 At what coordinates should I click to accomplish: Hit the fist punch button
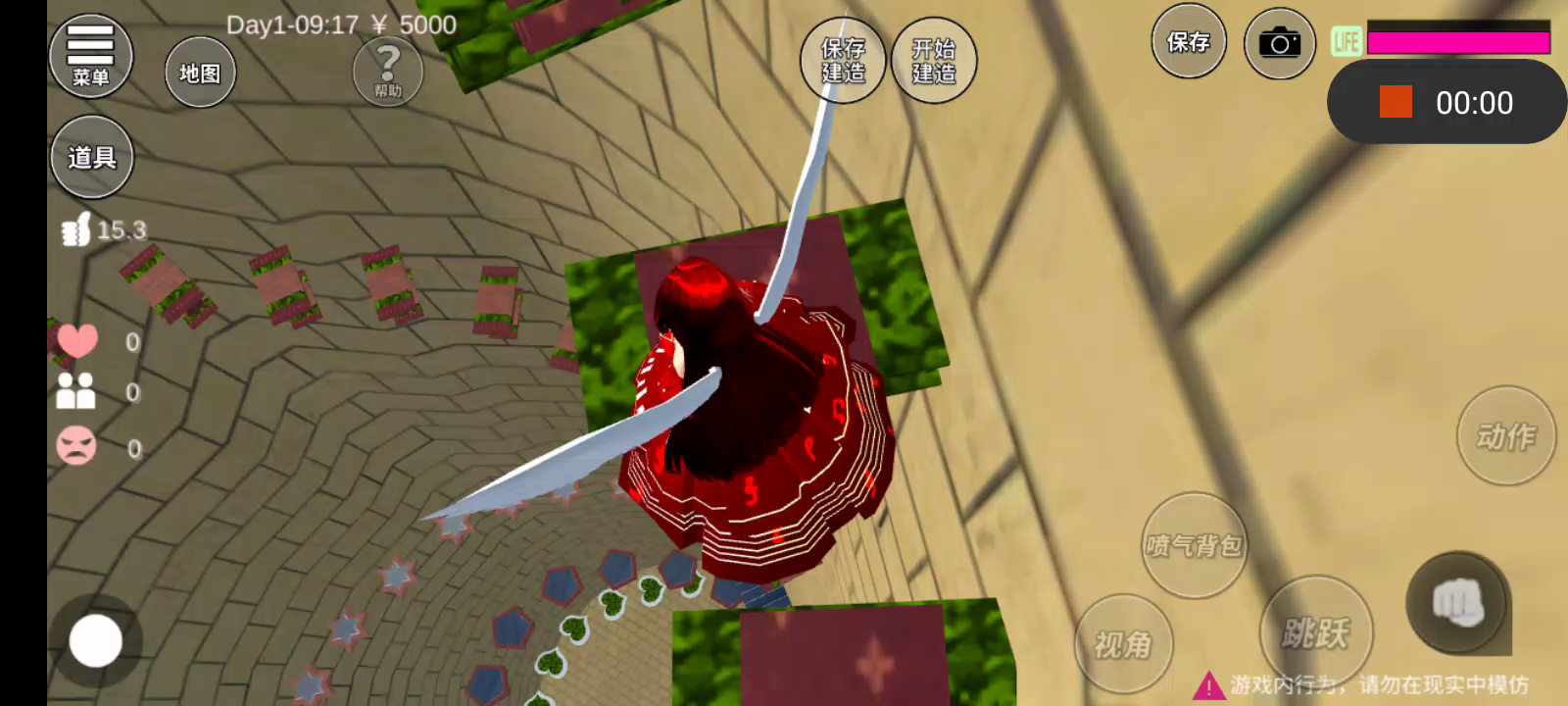pyautogui.click(x=1457, y=601)
